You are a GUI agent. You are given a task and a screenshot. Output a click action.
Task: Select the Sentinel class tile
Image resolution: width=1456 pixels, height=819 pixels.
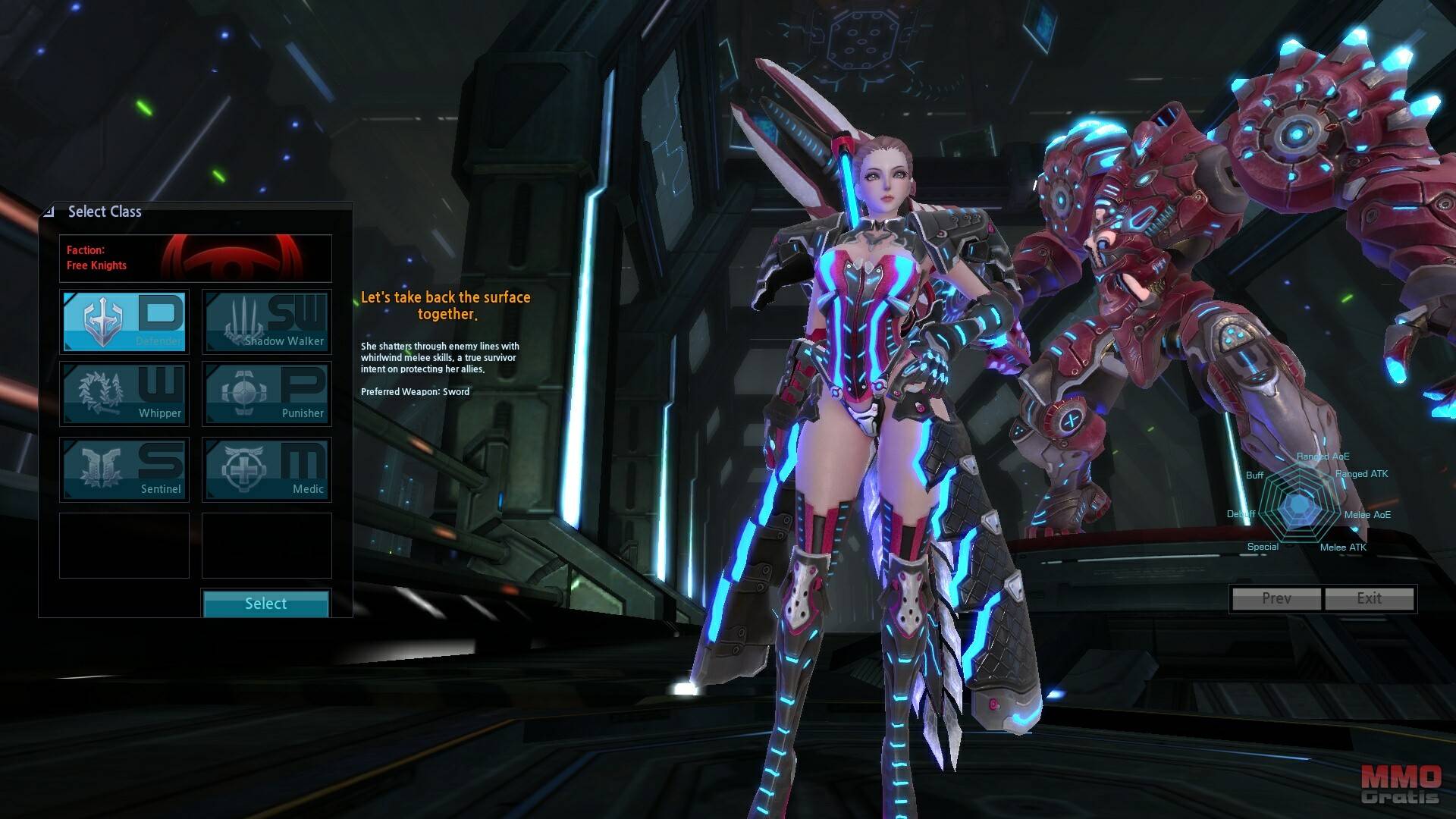[124, 469]
